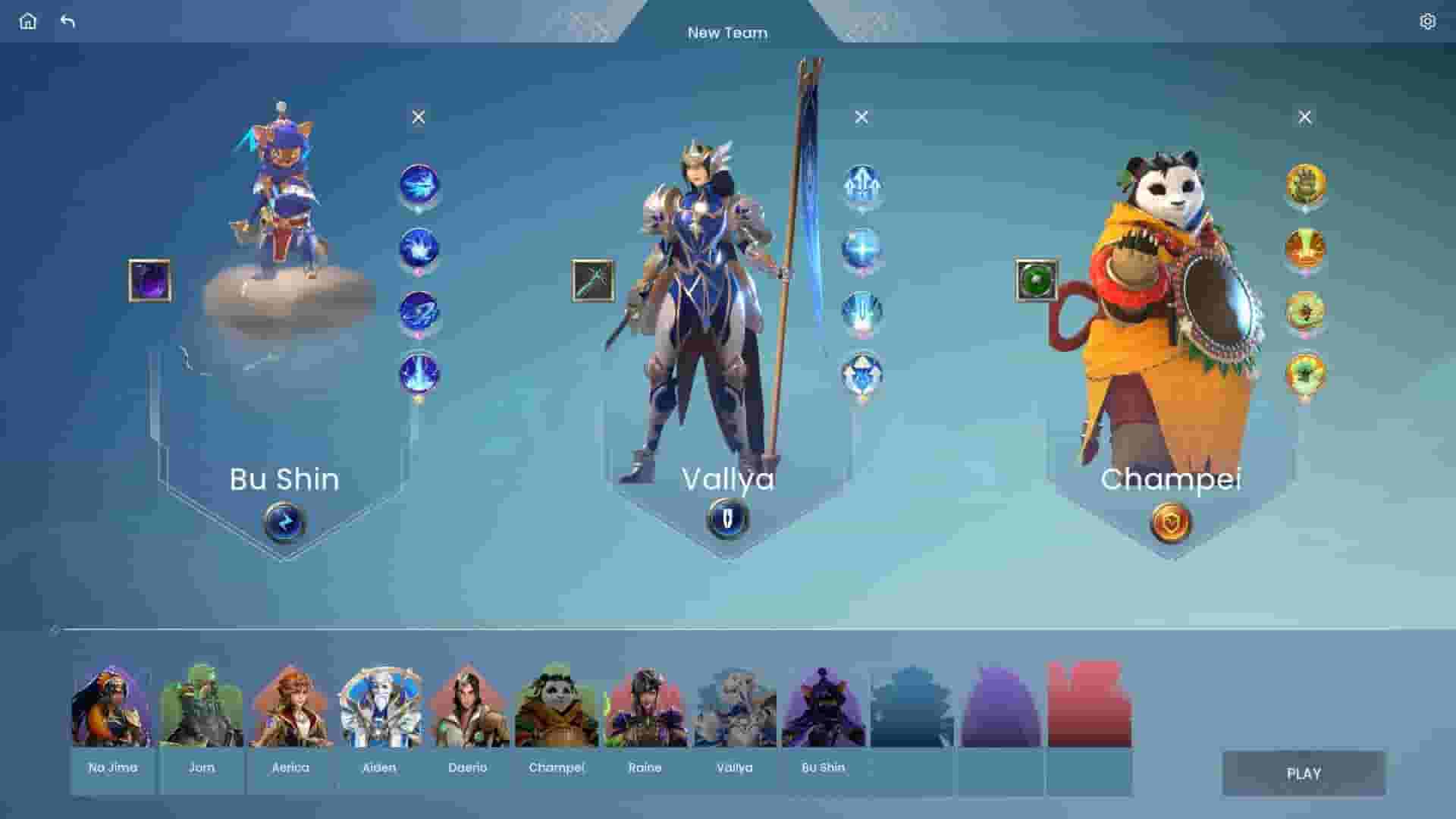1456x819 pixels.
Task: Remove Bu Shin from the team
Action: click(418, 116)
